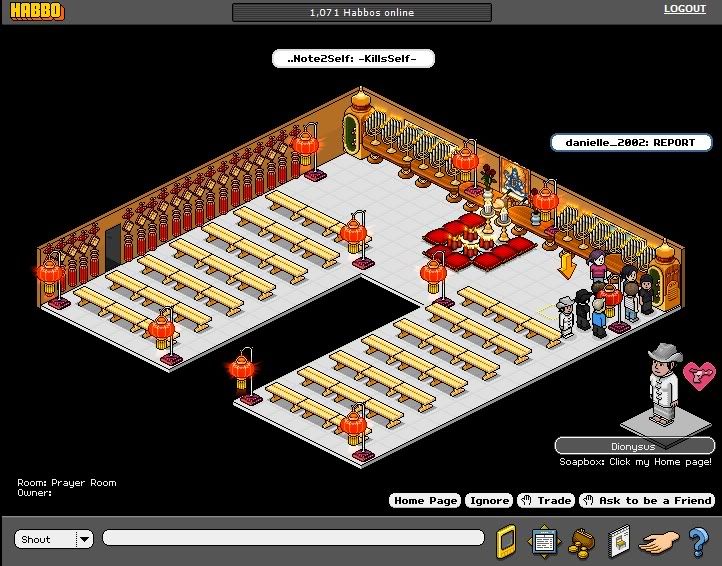Viewport: 722px width, 566px height.
Task: Log out using the LOGOUT link
Action: [x=684, y=9]
